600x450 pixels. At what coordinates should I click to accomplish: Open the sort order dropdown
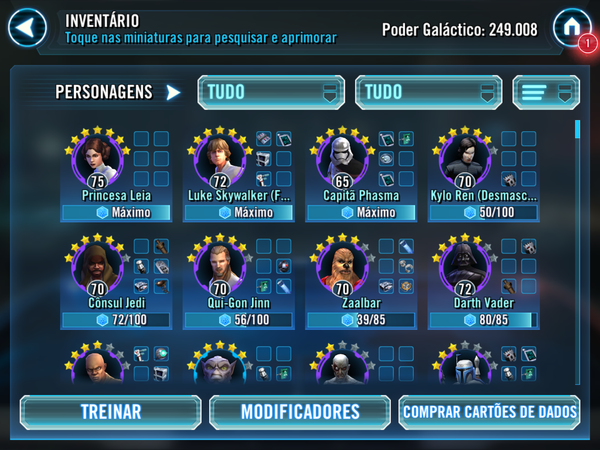point(546,92)
